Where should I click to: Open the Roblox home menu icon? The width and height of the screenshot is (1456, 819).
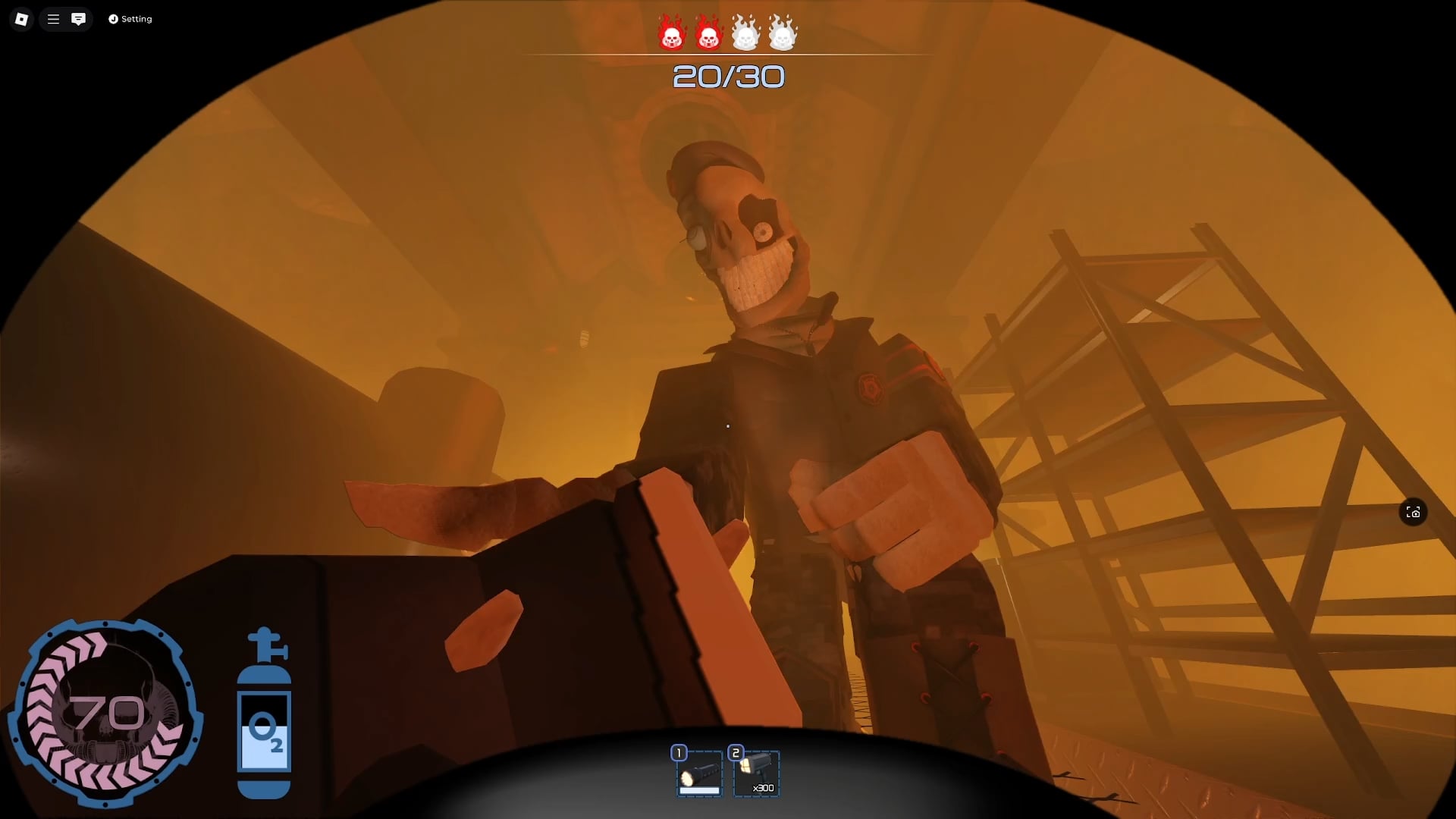click(21, 19)
